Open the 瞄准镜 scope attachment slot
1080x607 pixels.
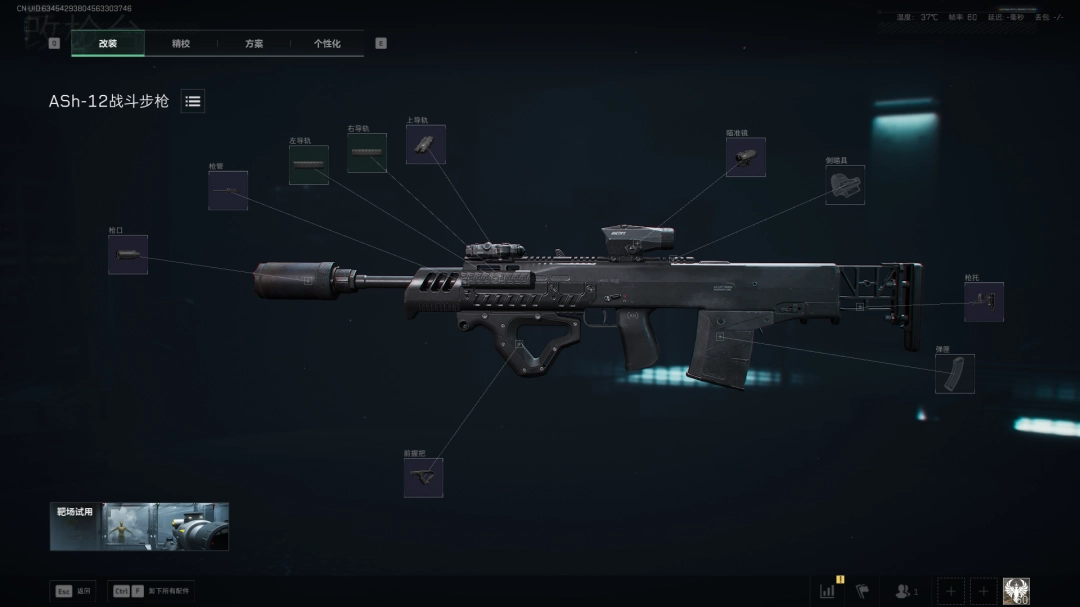pyautogui.click(x=745, y=157)
